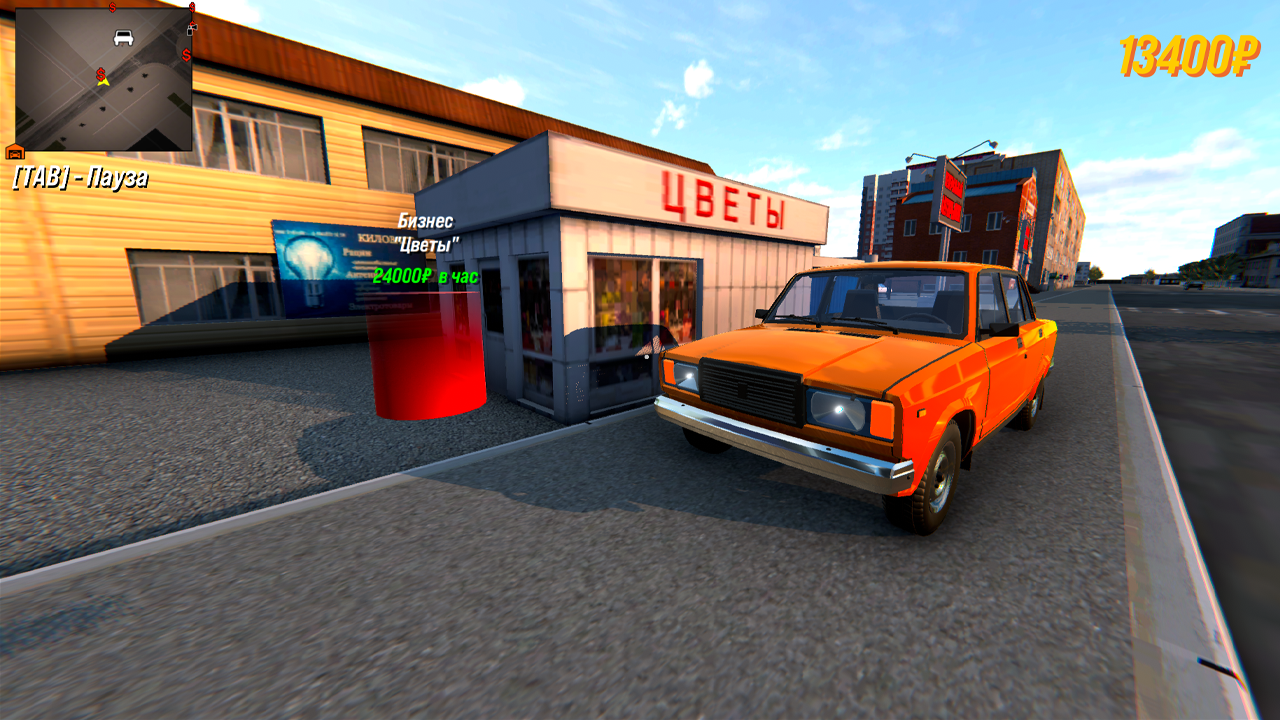This screenshot has width=1280, height=720.
Task: Open the pause menu via the [TAB] - Пауза label
Action: tap(80, 178)
